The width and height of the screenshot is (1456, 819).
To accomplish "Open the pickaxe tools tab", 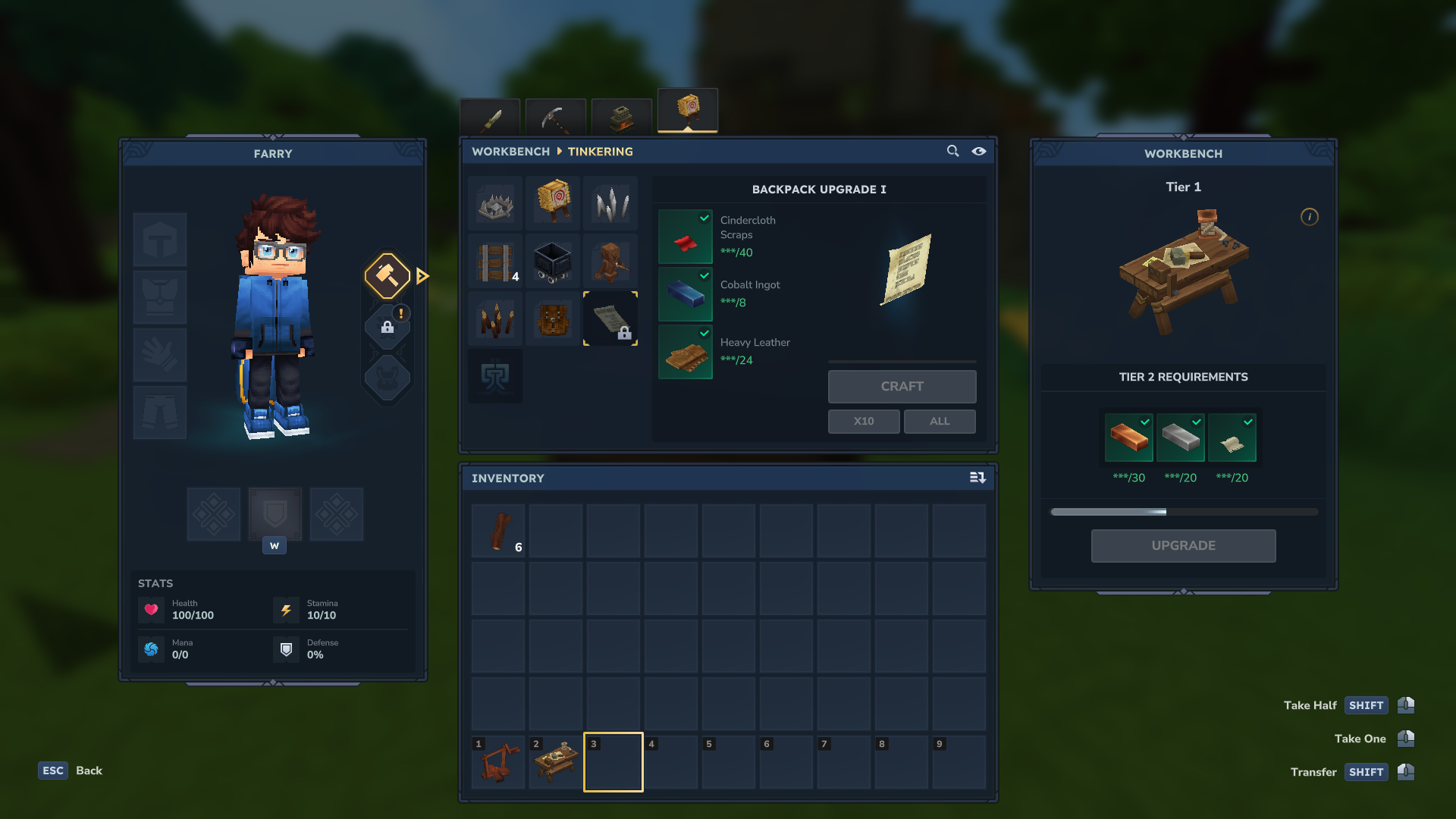I will (x=556, y=118).
